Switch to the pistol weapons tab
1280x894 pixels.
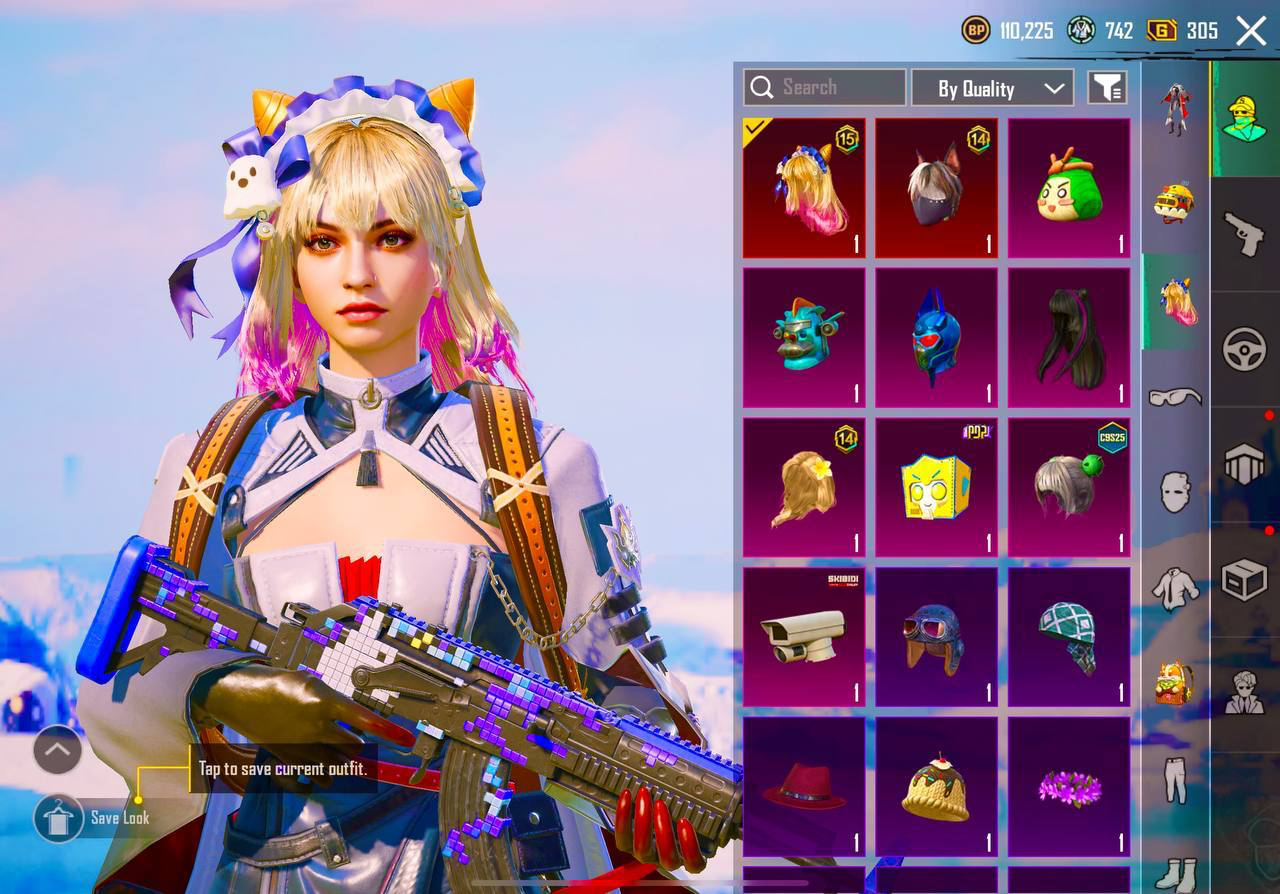pos(1245,234)
